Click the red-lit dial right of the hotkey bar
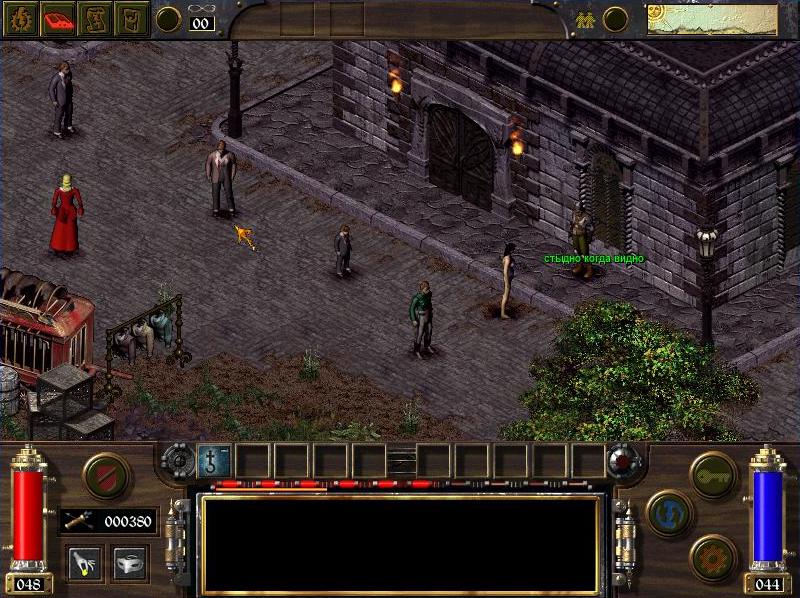This screenshot has height=598, width=800. pyautogui.click(x=624, y=461)
